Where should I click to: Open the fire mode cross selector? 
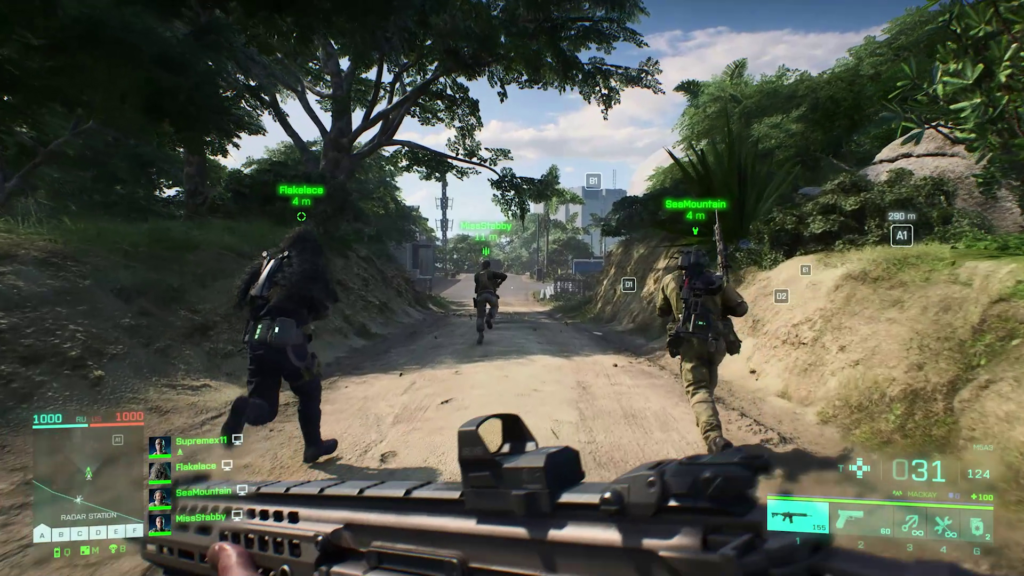pos(859,467)
